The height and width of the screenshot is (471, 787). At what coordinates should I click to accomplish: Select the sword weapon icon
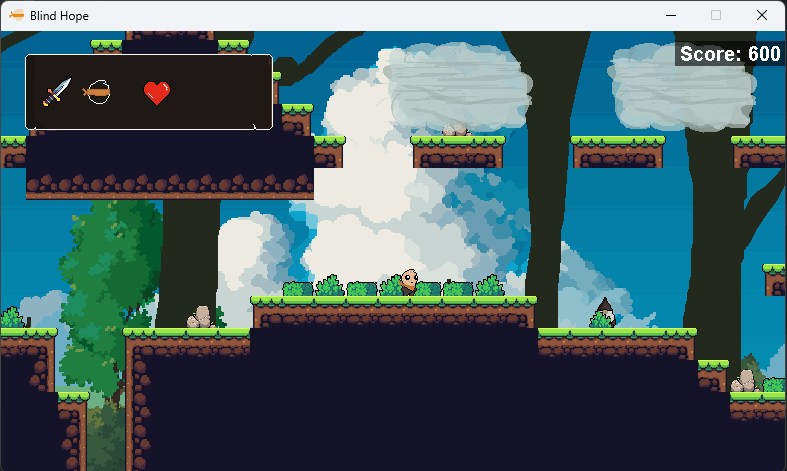point(56,92)
